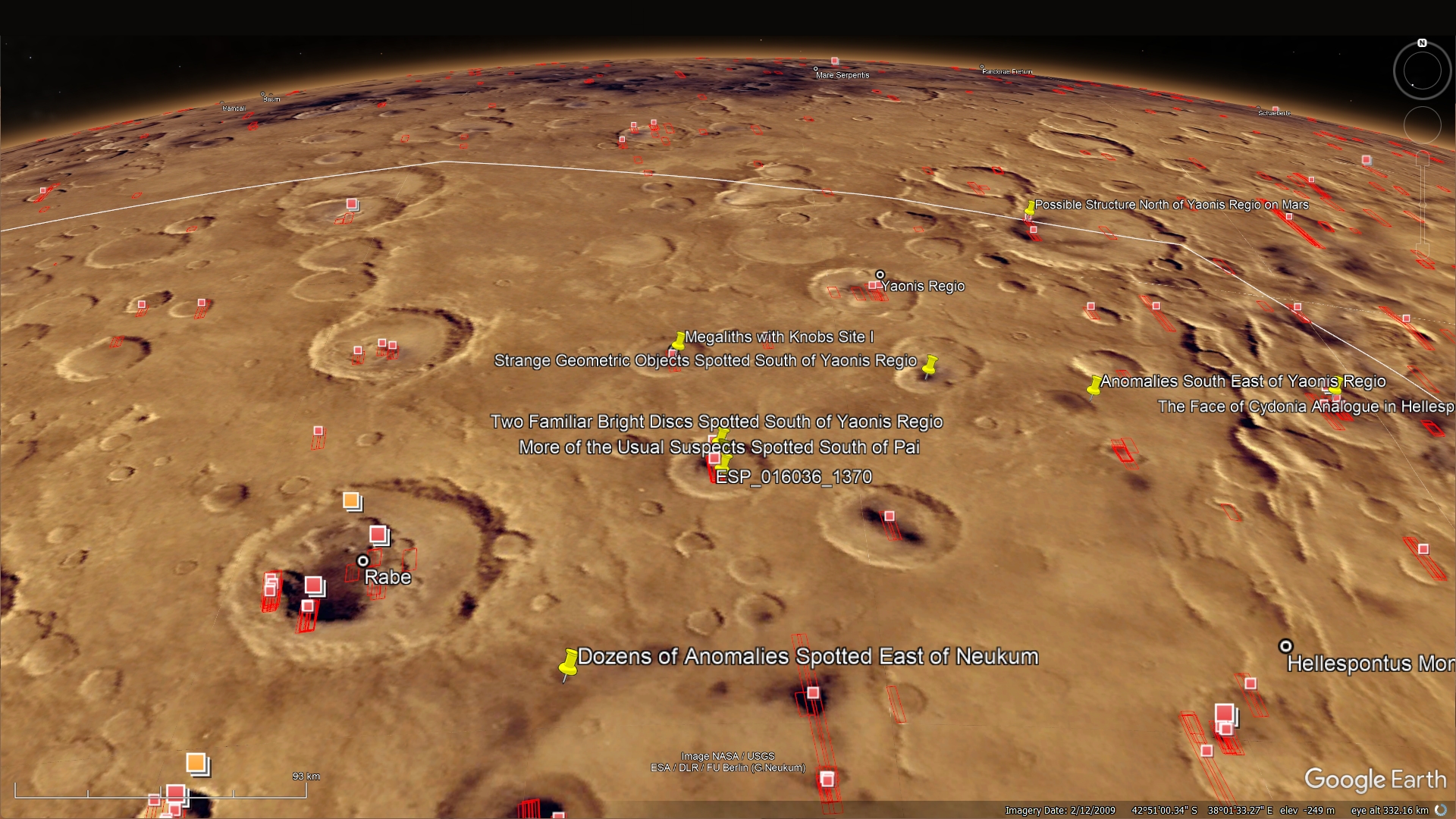Image resolution: width=1456 pixels, height=819 pixels.
Task: Select the Hellespontus Montes place label
Action: pyautogui.click(x=1370, y=664)
